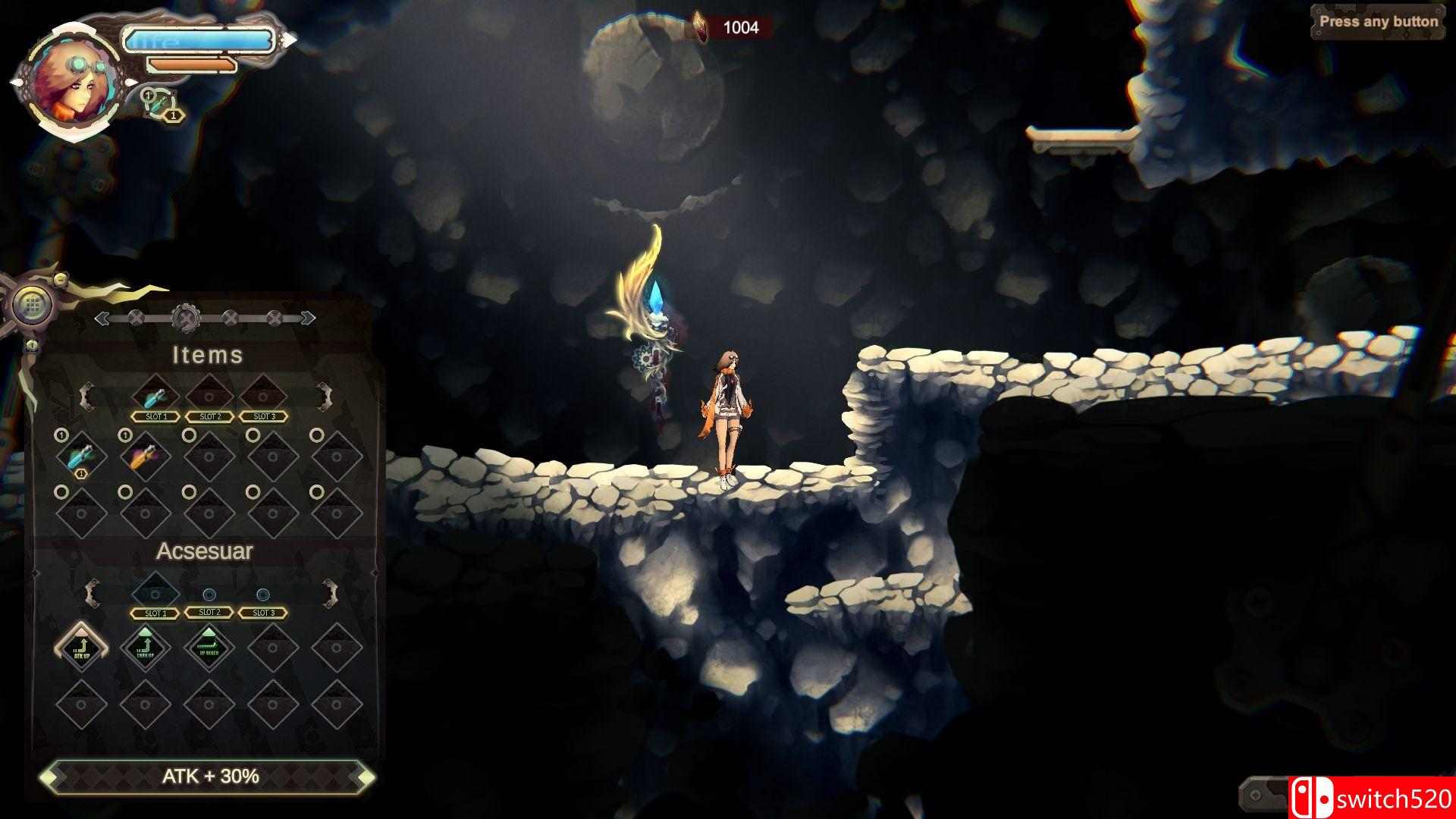
Task: Click the Press any button prompt
Action: (x=1378, y=22)
